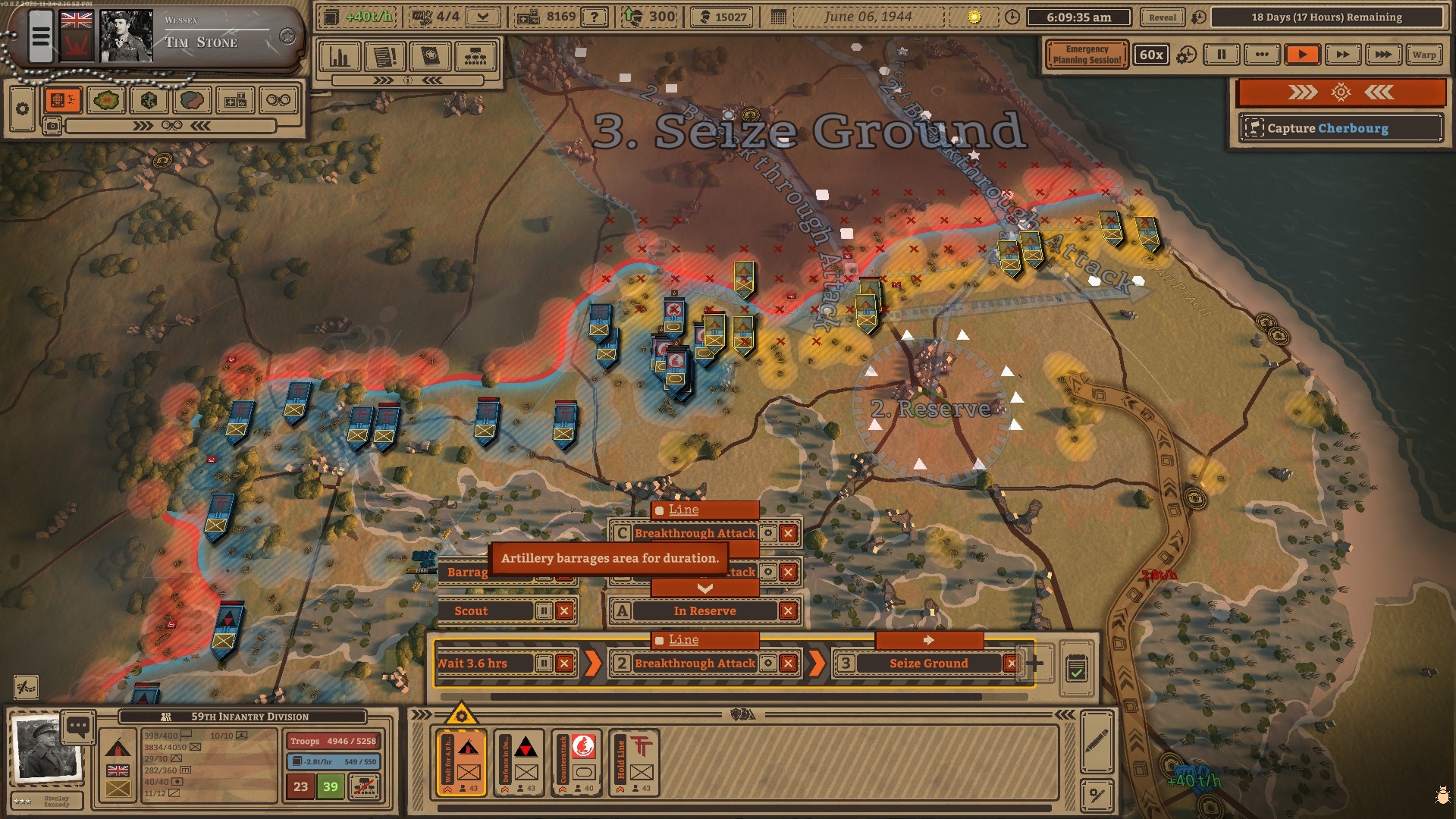Pause the game time
1456x819 pixels.
click(1221, 55)
